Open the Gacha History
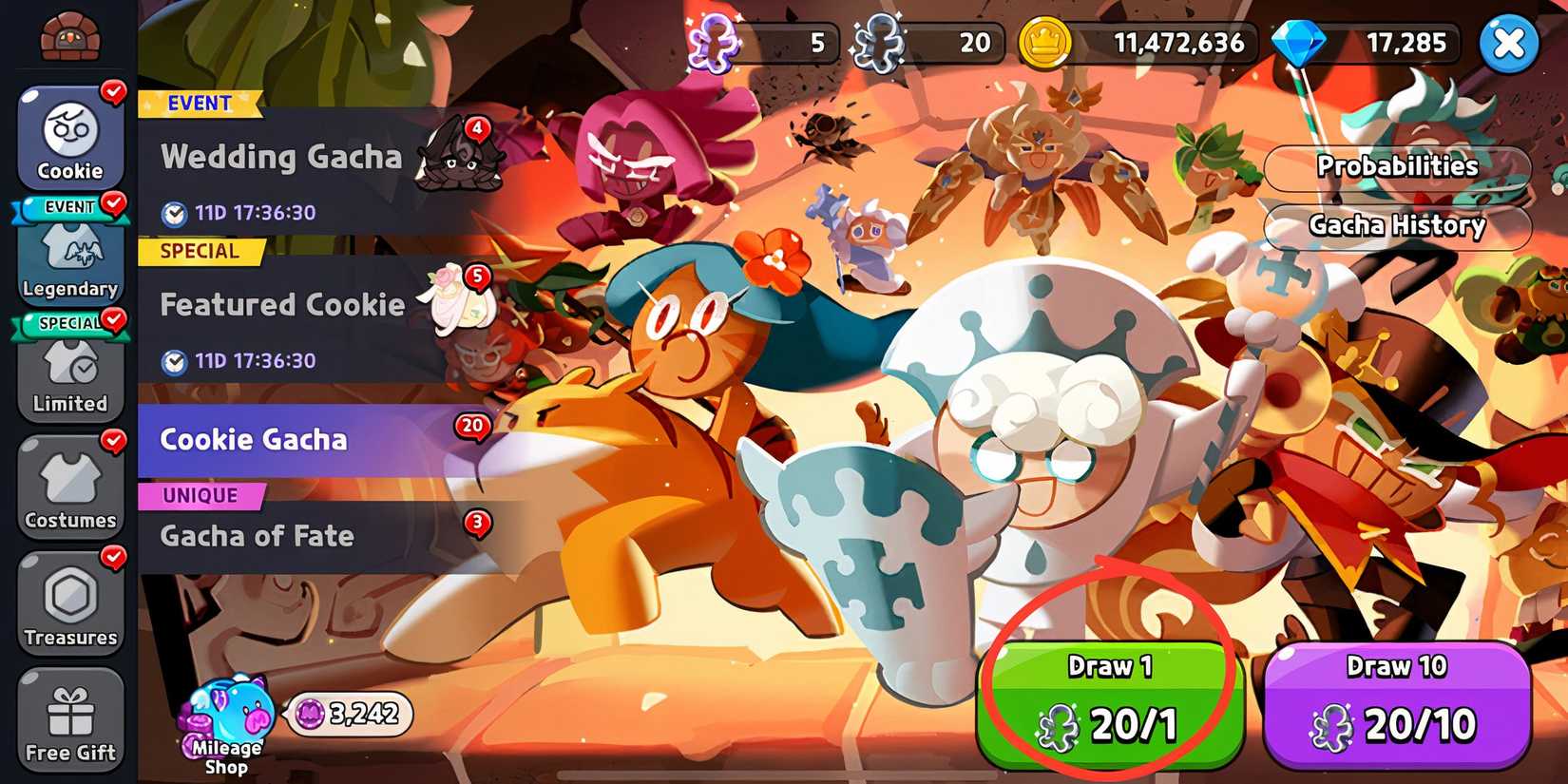1568x784 pixels. tap(1397, 225)
